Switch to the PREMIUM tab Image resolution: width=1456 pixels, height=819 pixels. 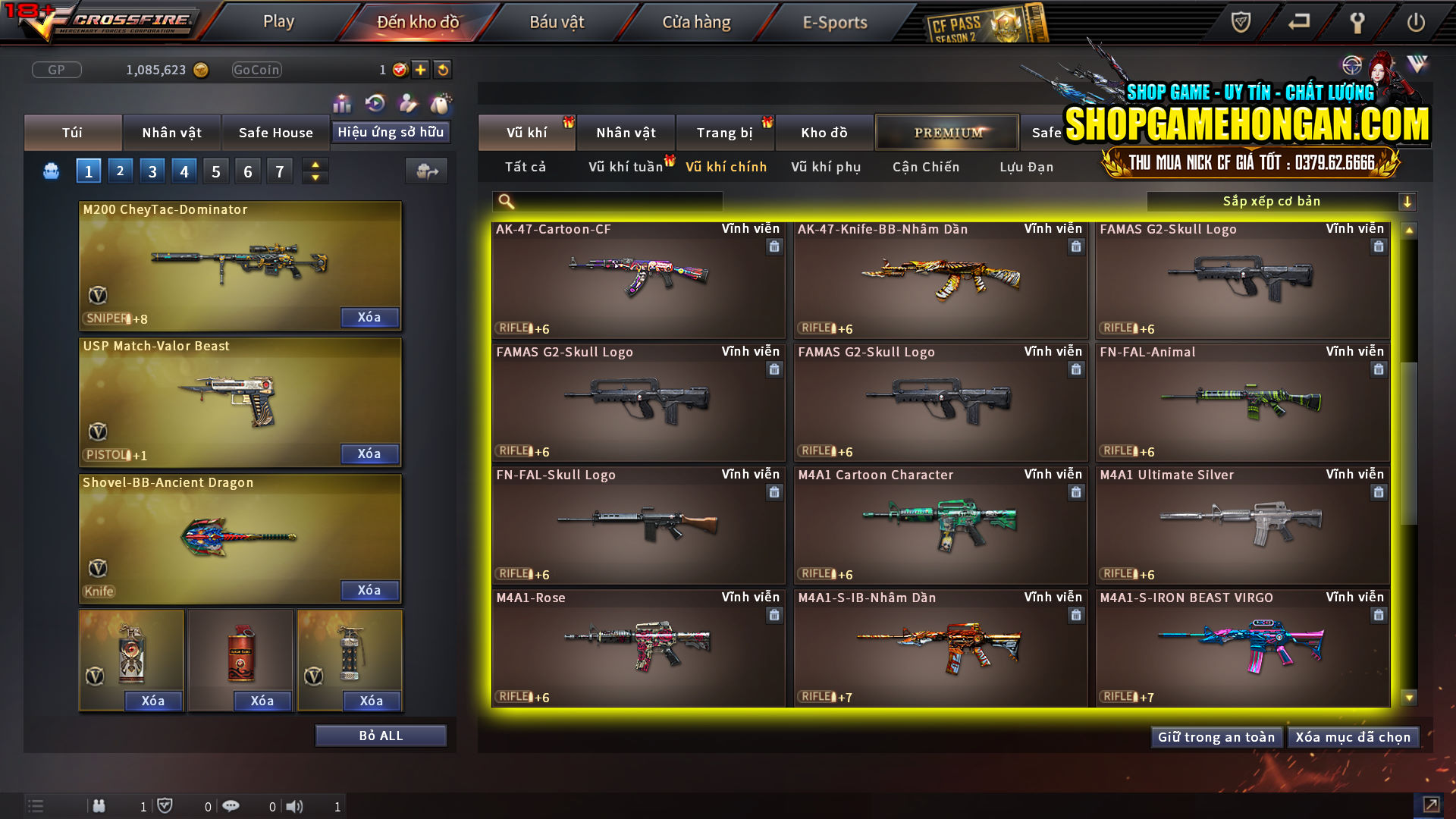(947, 132)
